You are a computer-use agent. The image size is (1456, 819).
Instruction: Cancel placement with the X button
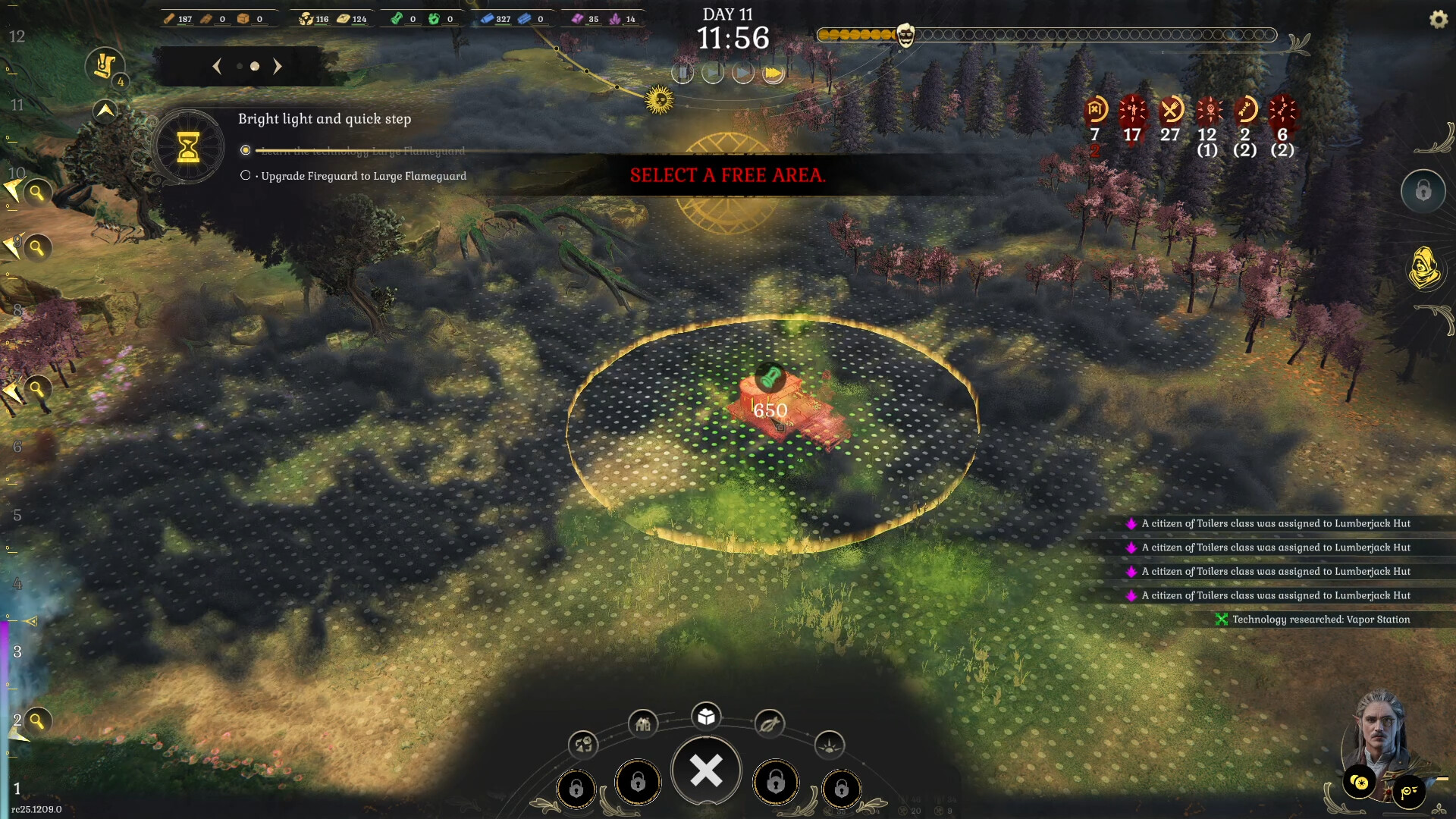tap(706, 770)
